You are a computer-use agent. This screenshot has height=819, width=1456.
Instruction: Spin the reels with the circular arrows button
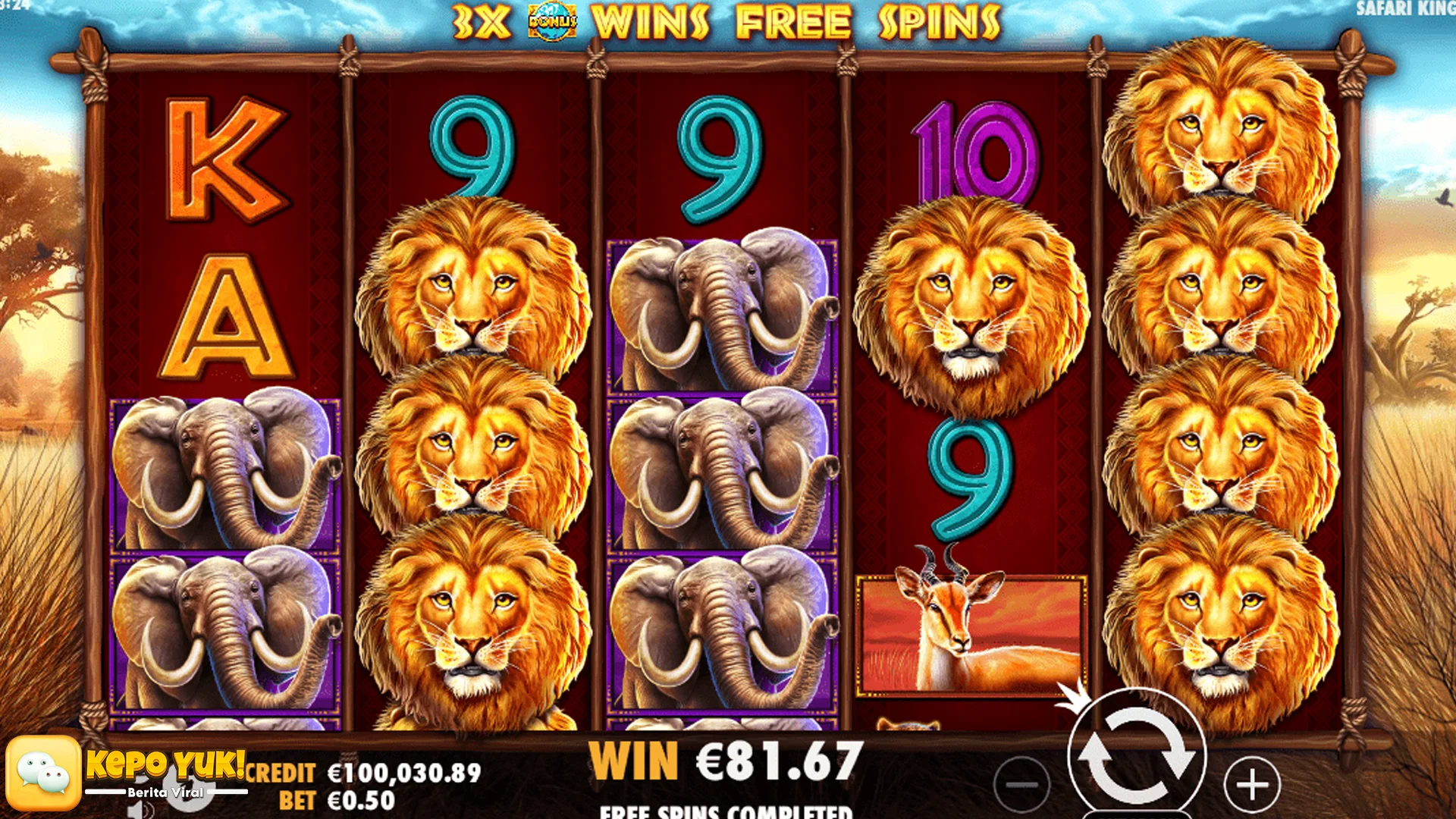click(1136, 755)
